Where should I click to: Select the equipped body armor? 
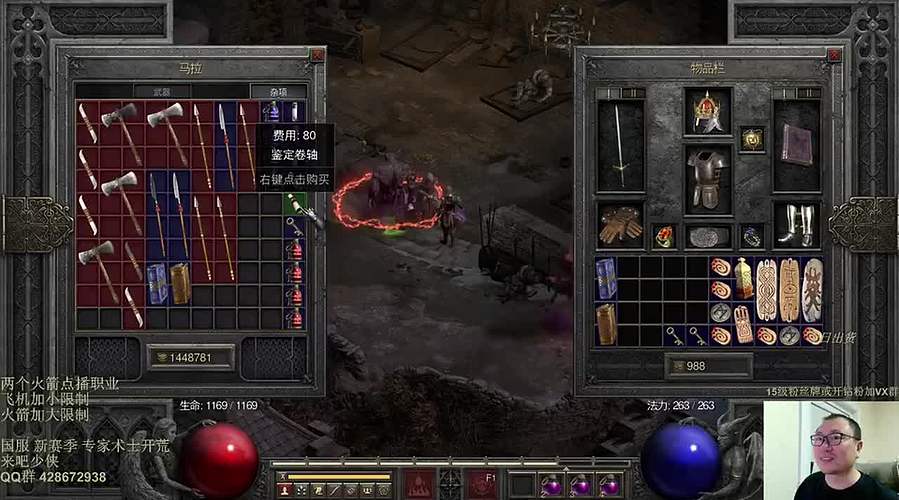[x=708, y=178]
